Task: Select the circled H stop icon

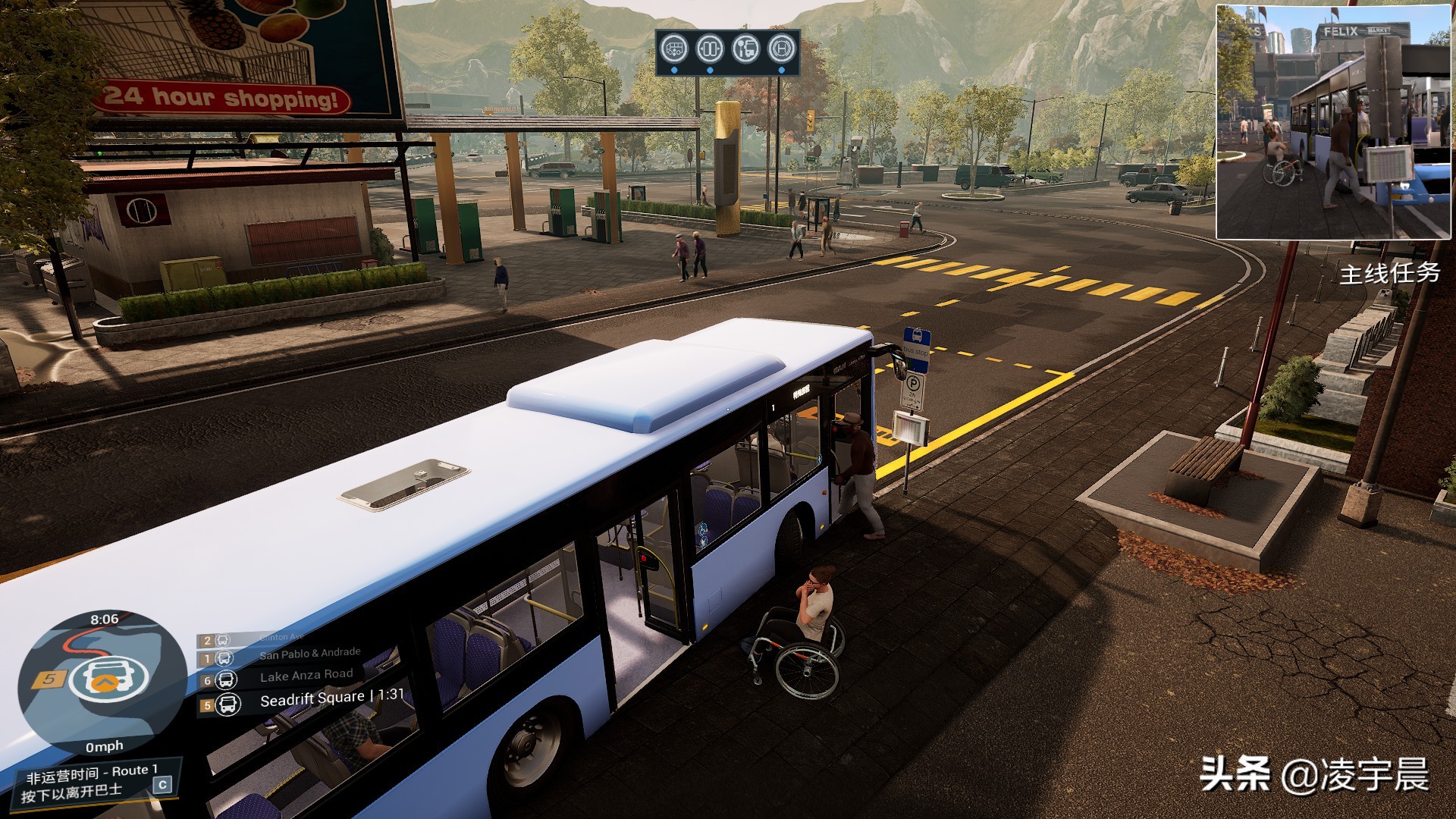Action: pyautogui.click(x=782, y=49)
